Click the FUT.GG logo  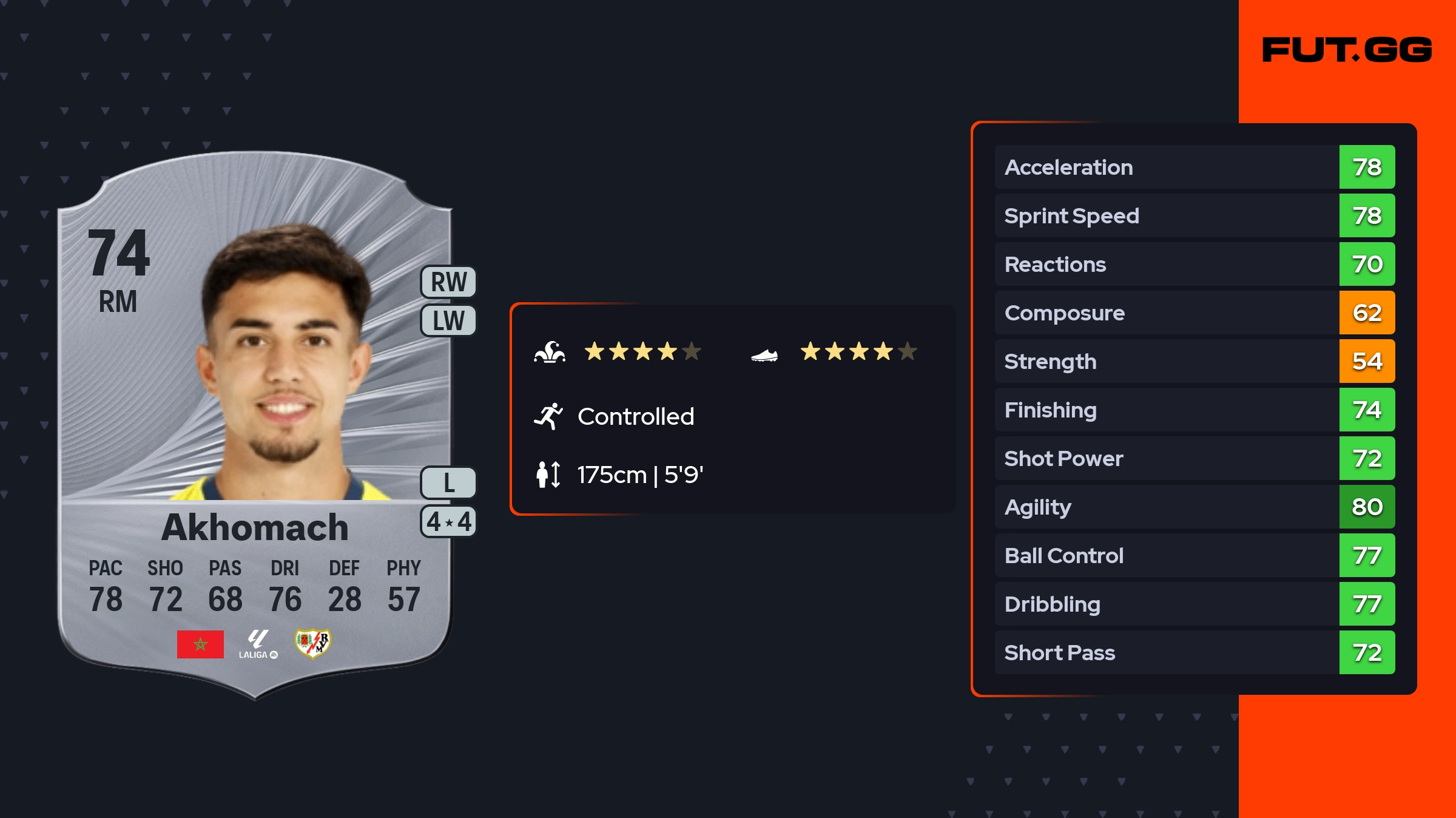(x=1347, y=50)
